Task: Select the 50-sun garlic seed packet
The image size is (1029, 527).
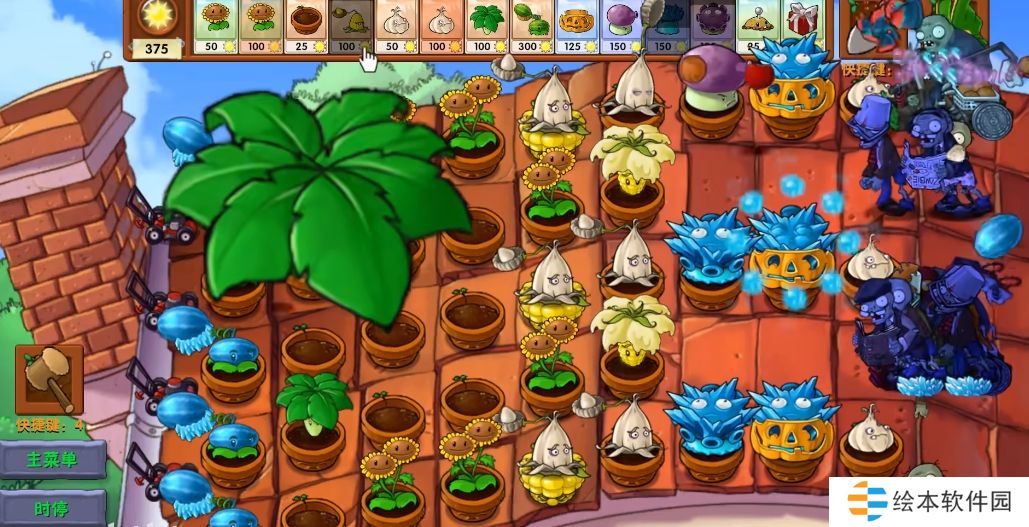Action: [x=396, y=26]
